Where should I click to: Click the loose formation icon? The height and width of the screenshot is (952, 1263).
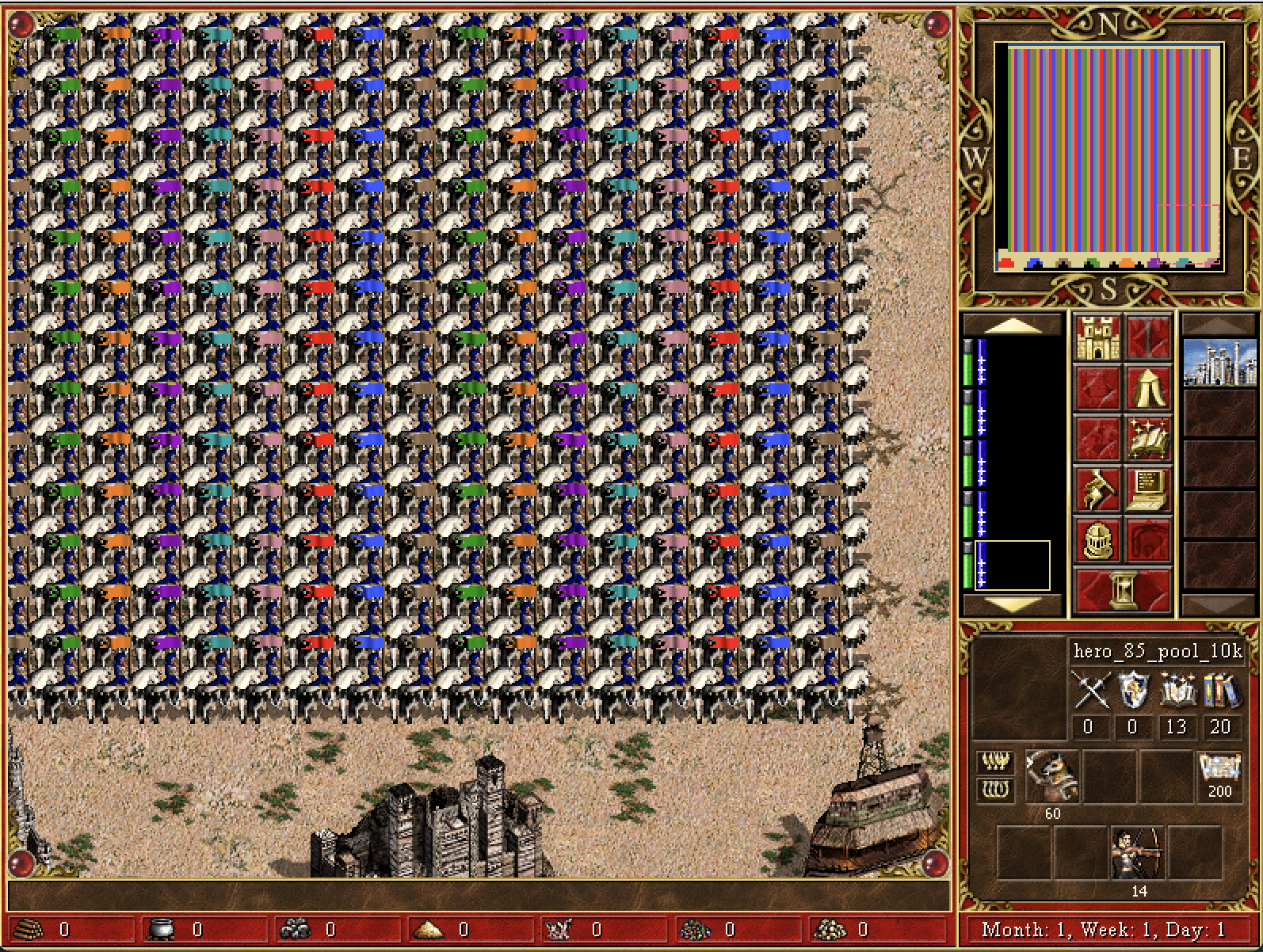click(995, 763)
